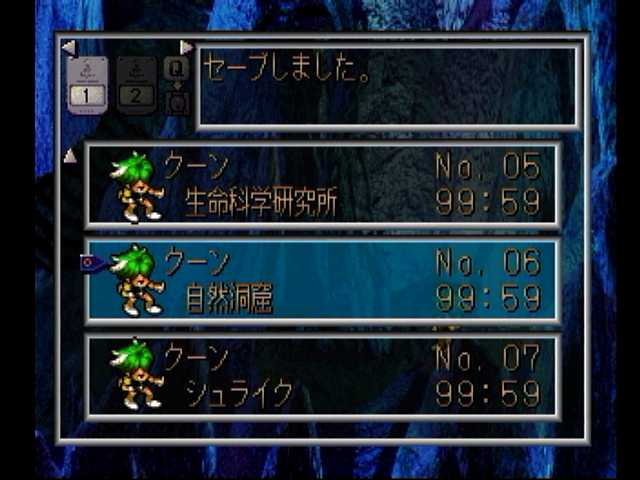
Task: Click the right arrow above memory cards
Action: [186, 47]
